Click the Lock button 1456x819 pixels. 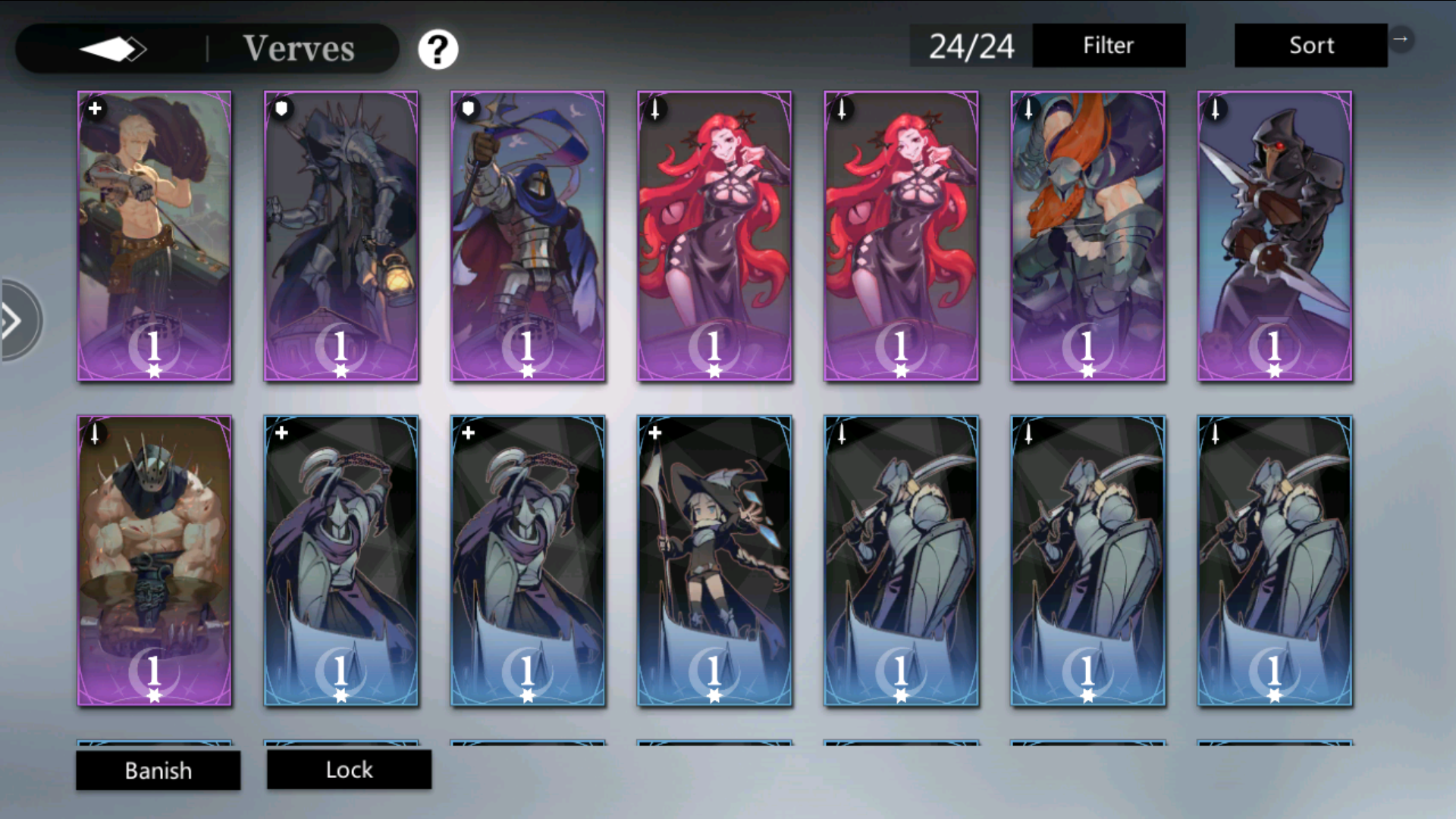point(349,770)
